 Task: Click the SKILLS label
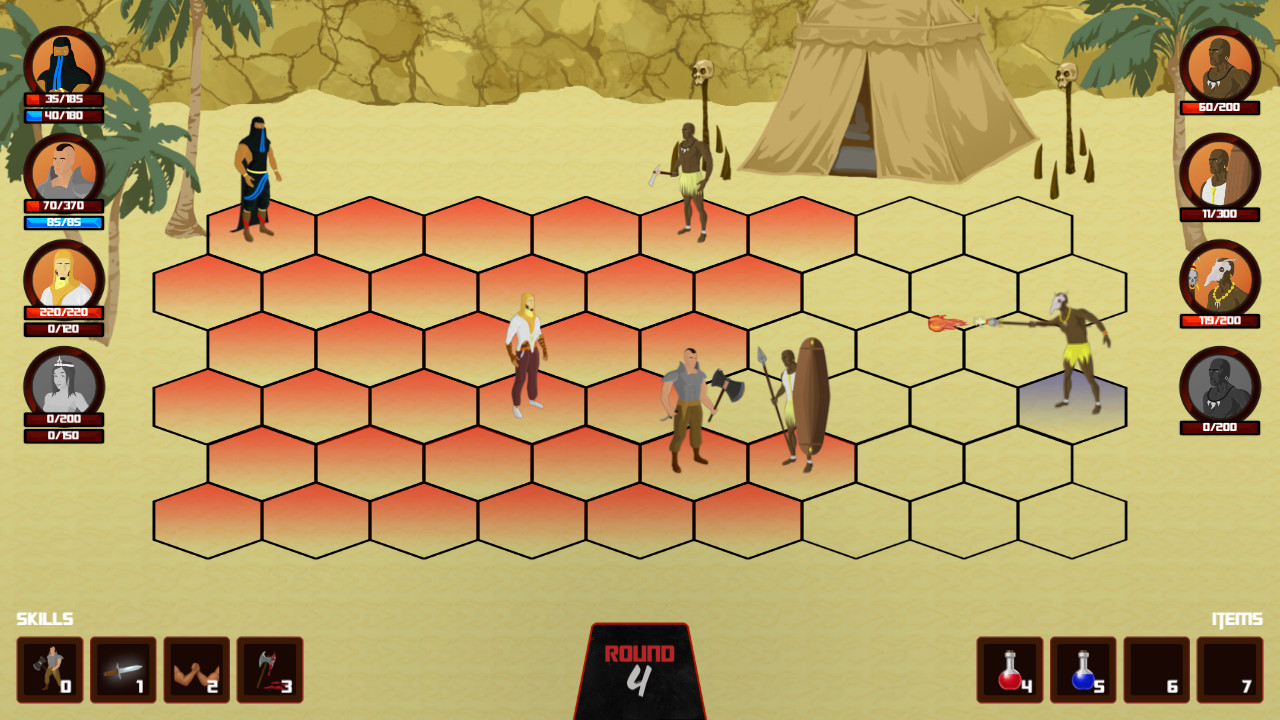point(44,618)
